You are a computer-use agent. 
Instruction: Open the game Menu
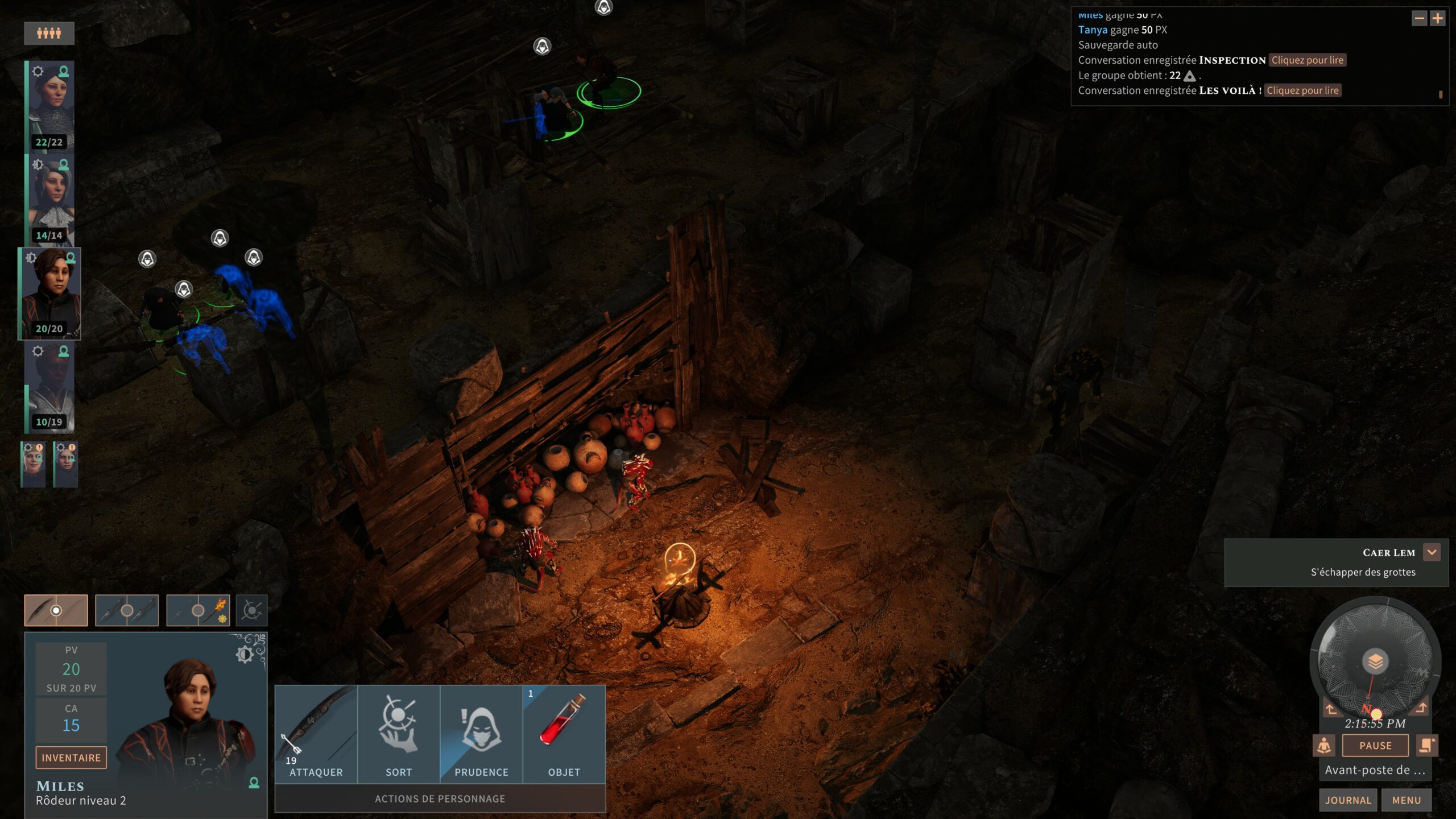[1407, 800]
